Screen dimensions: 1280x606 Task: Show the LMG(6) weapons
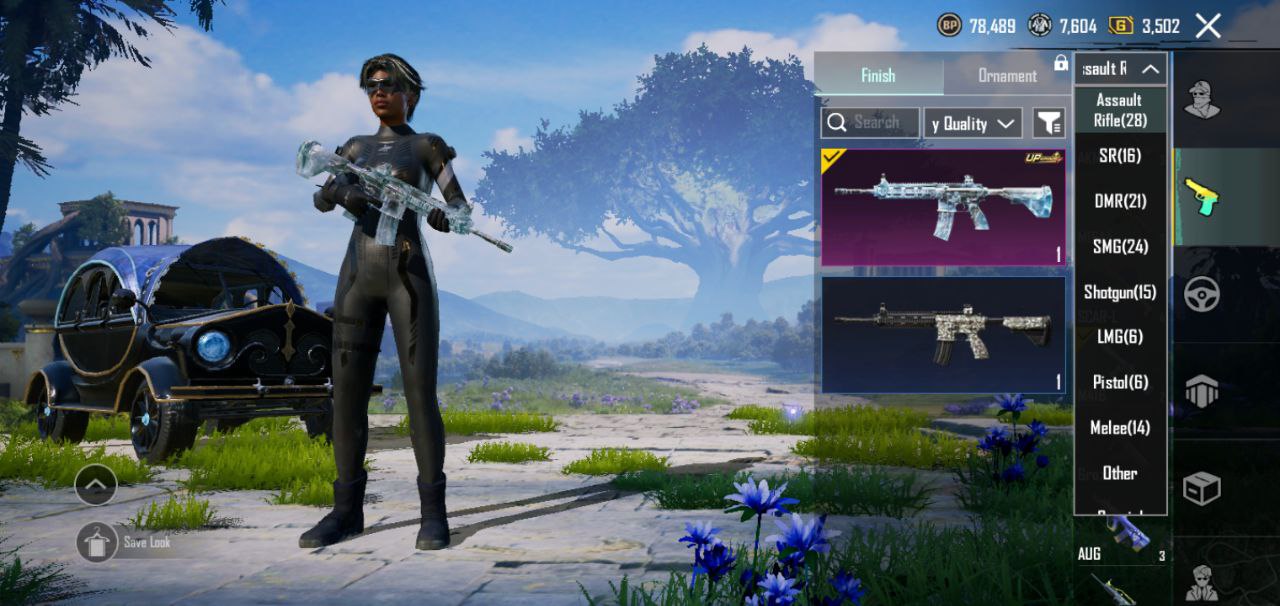1120,337
